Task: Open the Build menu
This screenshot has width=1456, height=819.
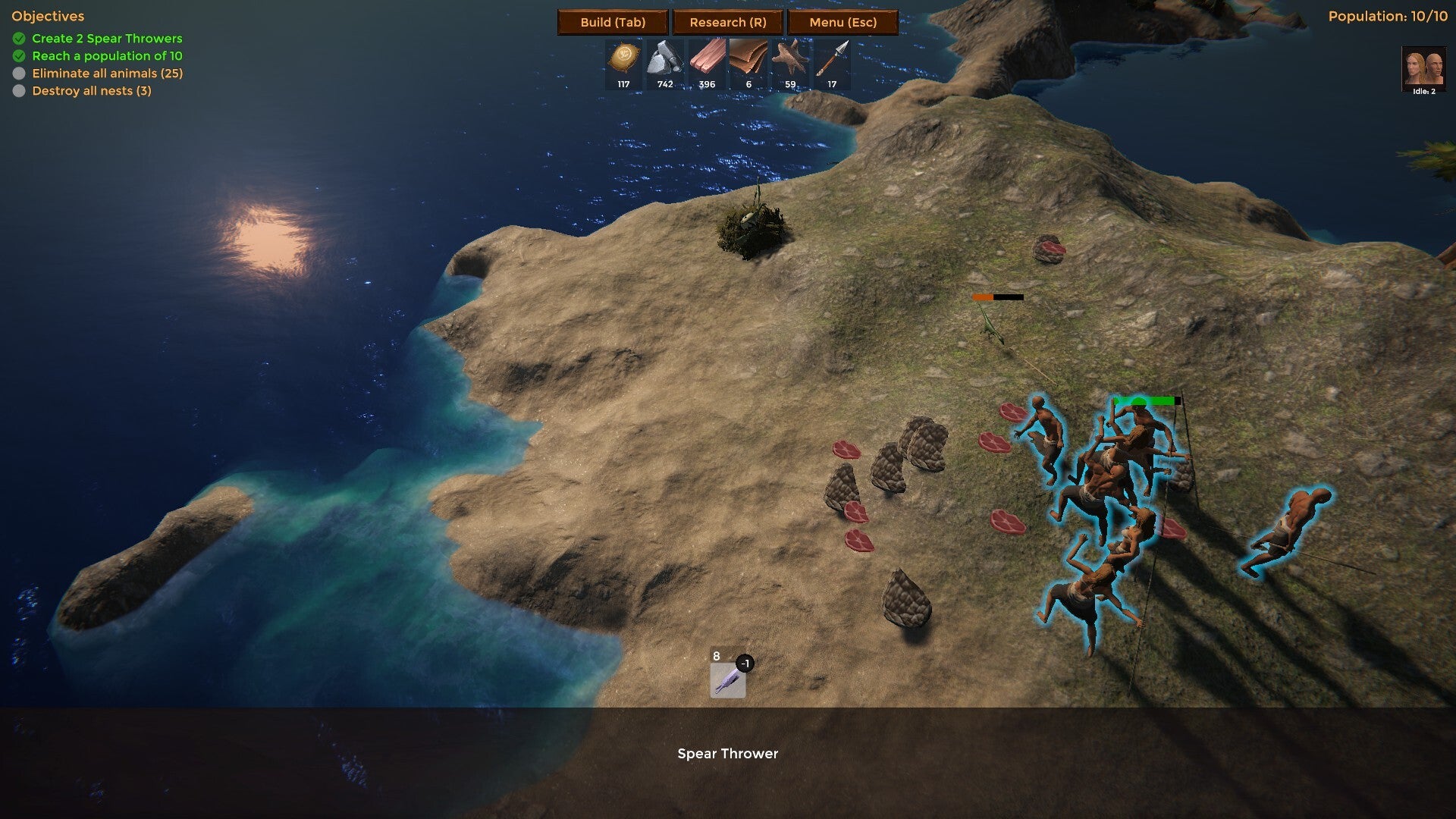Action: pyautogui.click(x=613, y=22)
